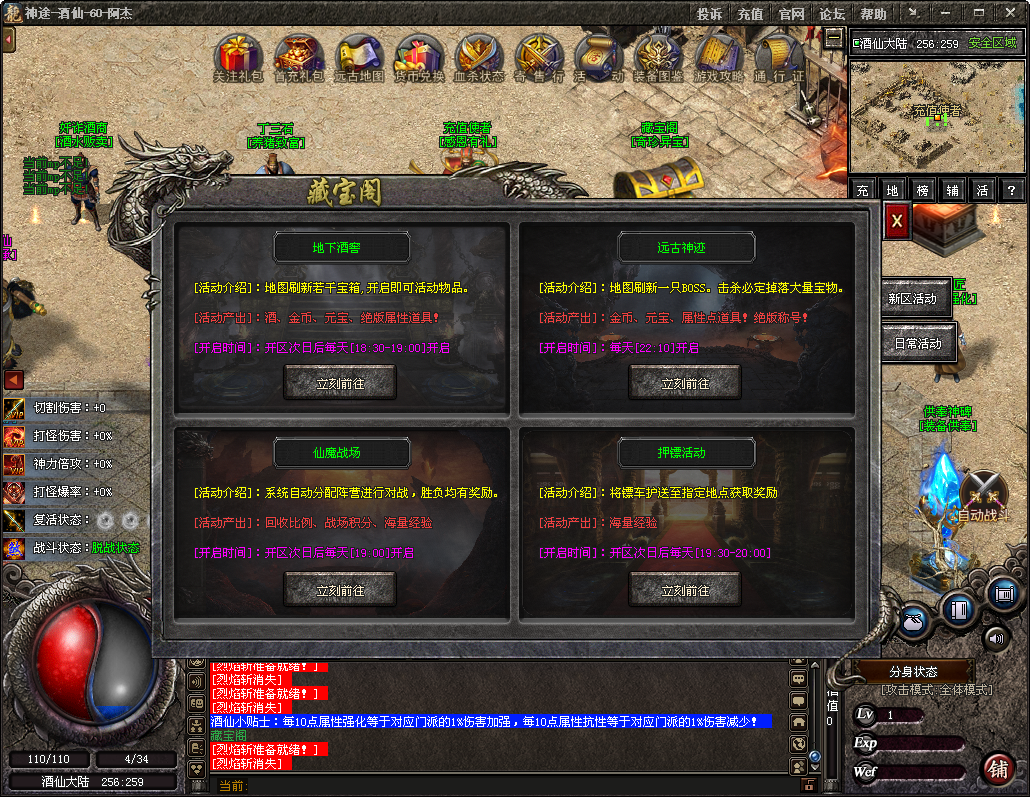This screenshot has width=1030, height=797.
Task: Open the 关注礼包 gift box icon
Action: coord(238,56)
